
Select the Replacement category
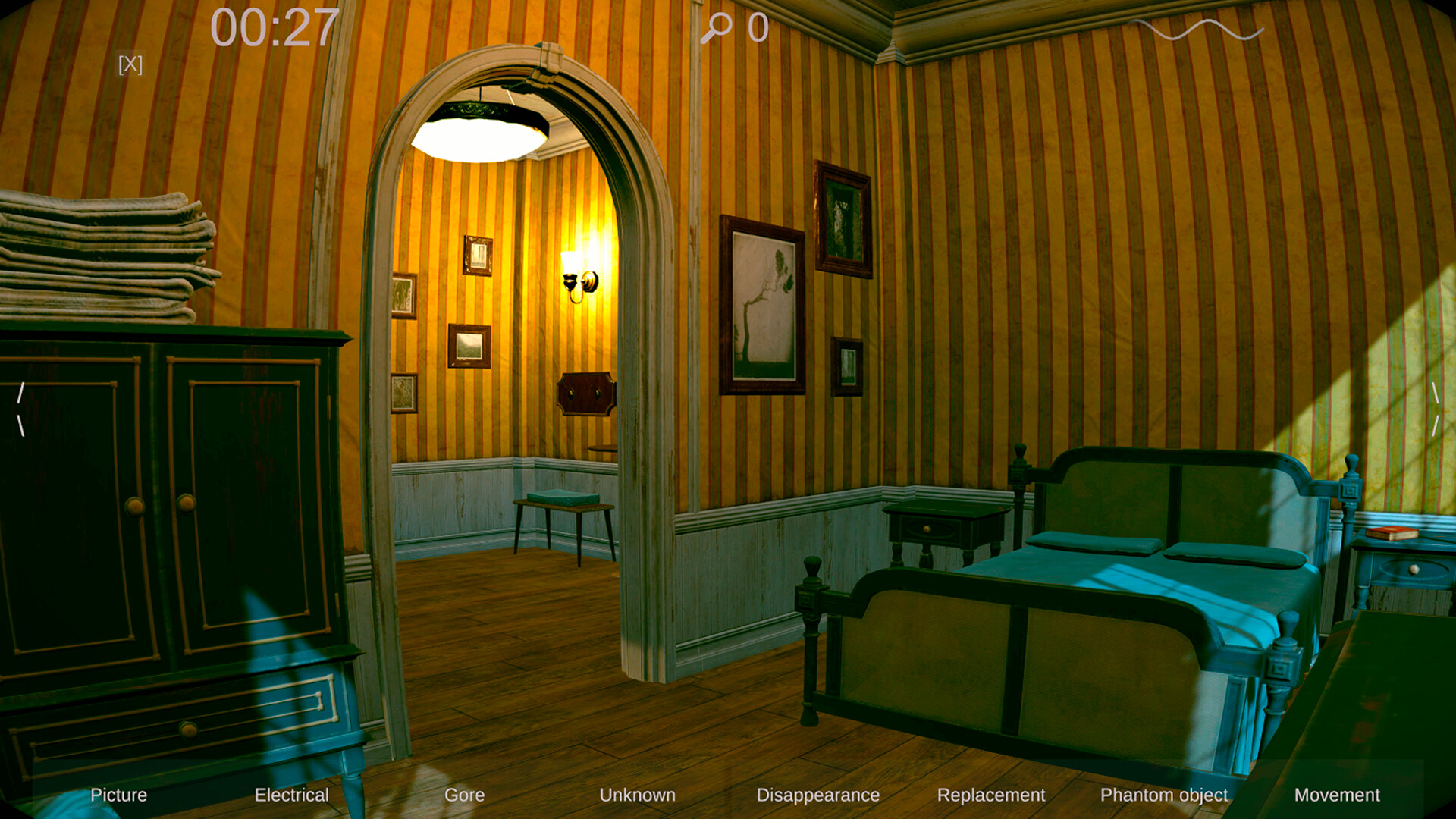coord(993,795)
